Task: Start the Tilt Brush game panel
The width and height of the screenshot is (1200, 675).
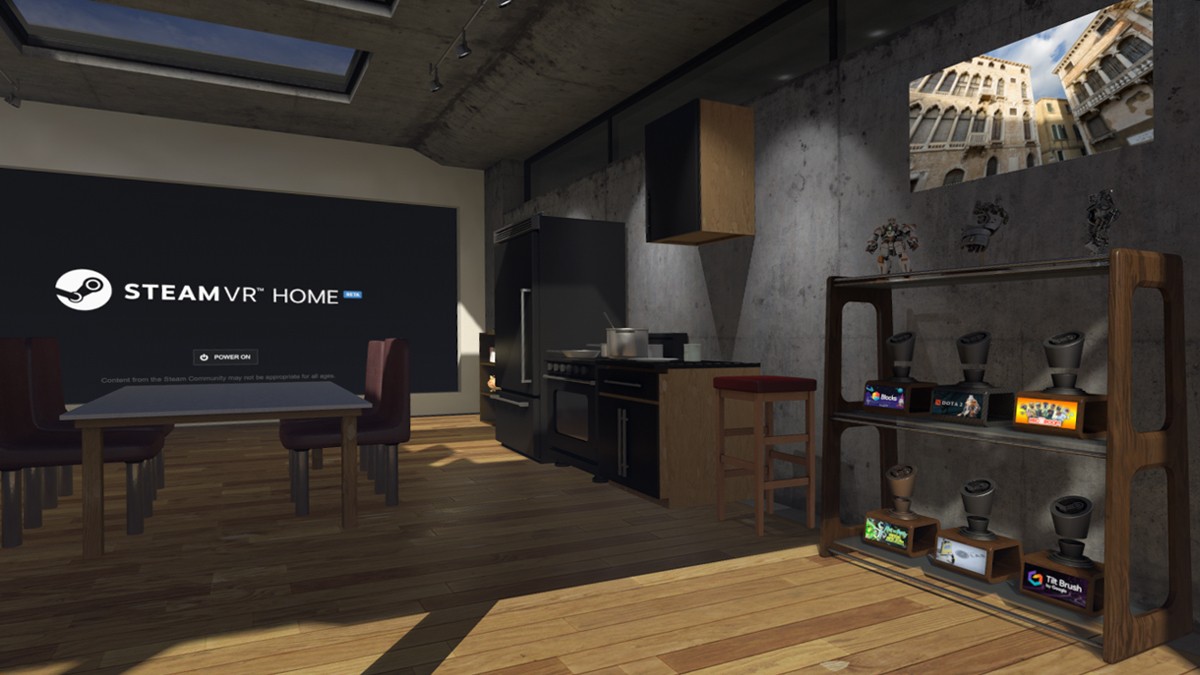Action: [1054, 584]
